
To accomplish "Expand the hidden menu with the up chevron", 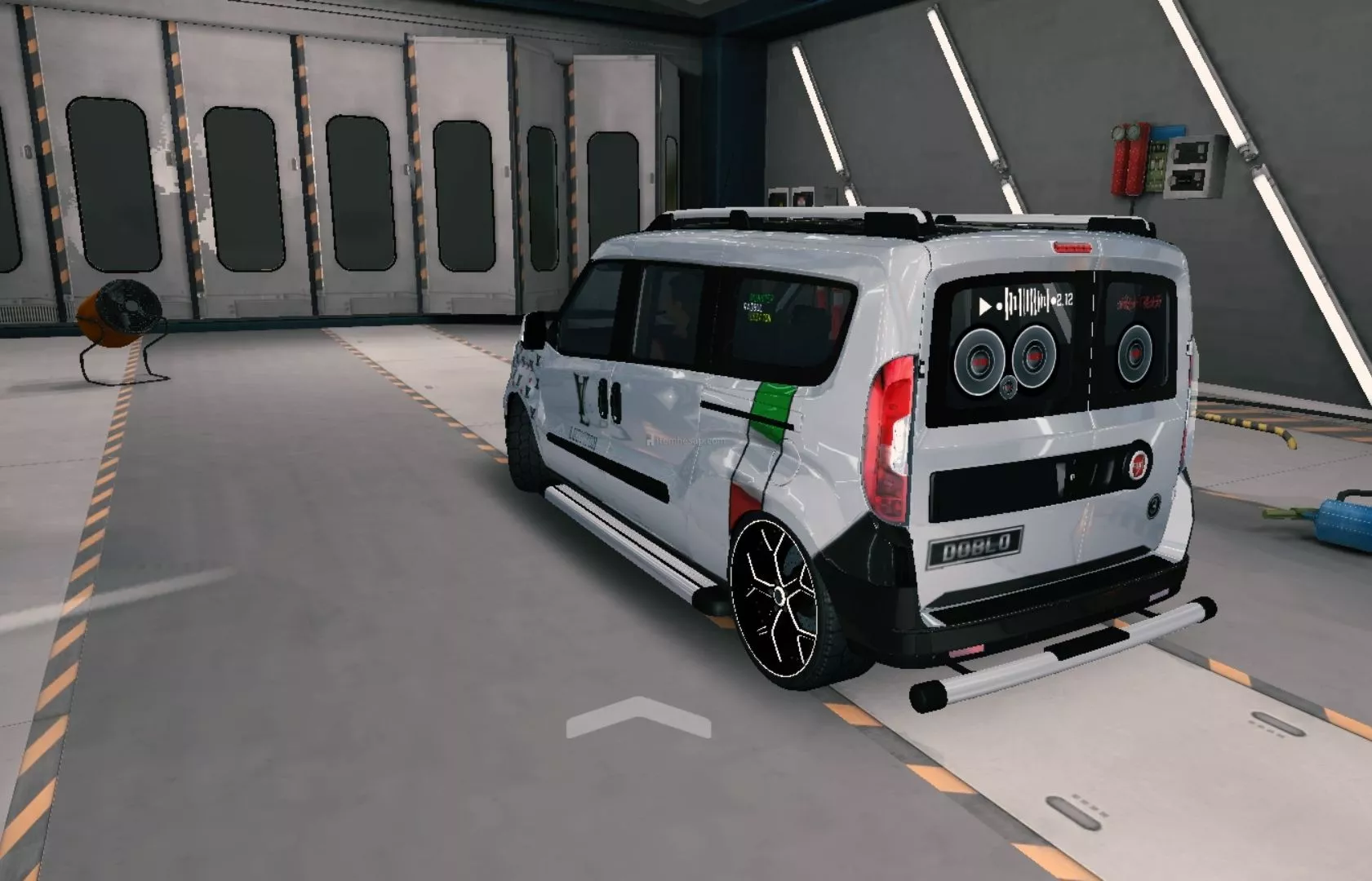I will (x=638, y=716).
